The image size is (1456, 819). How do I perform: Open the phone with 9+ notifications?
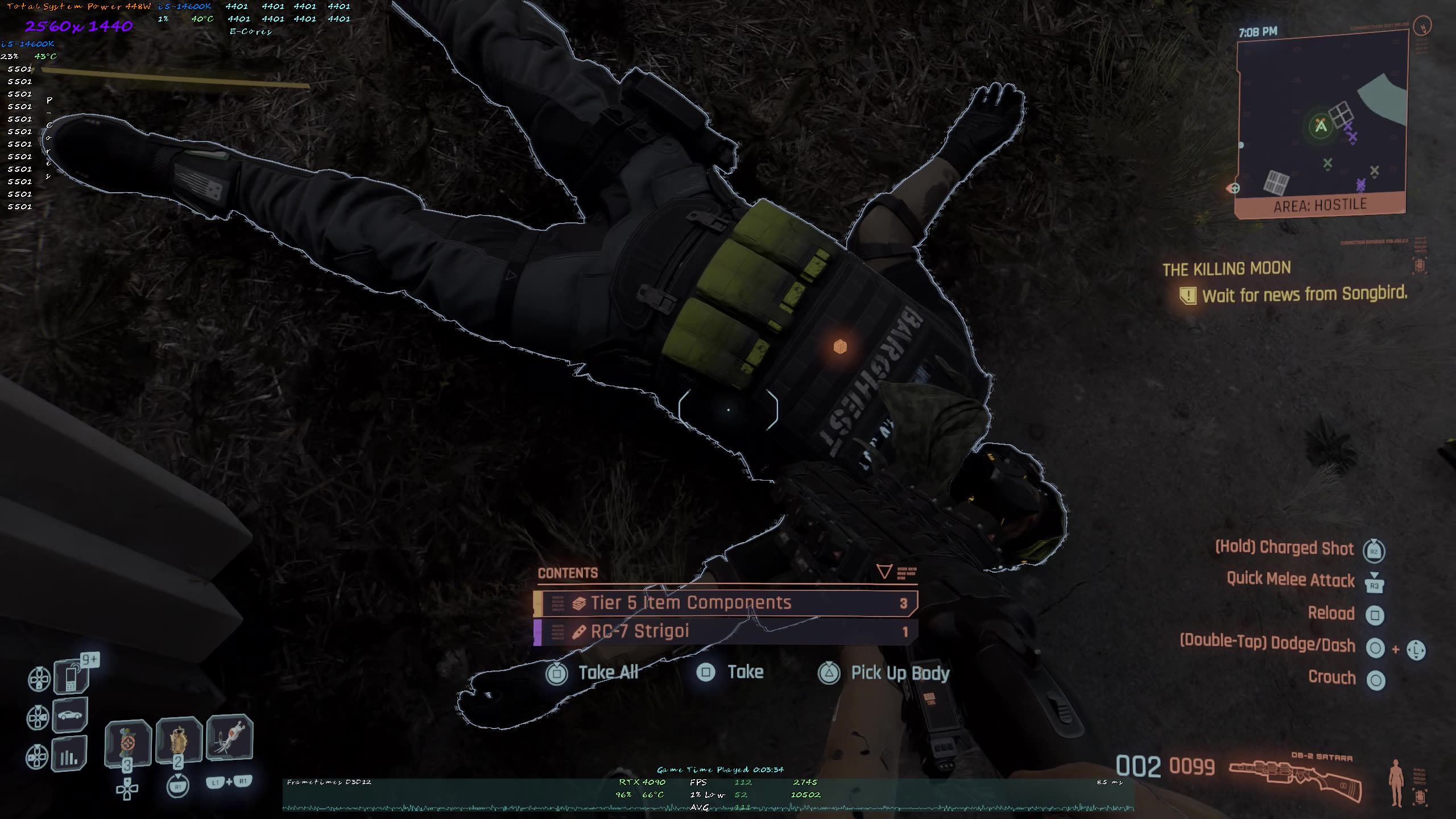(x=71, y=677)
